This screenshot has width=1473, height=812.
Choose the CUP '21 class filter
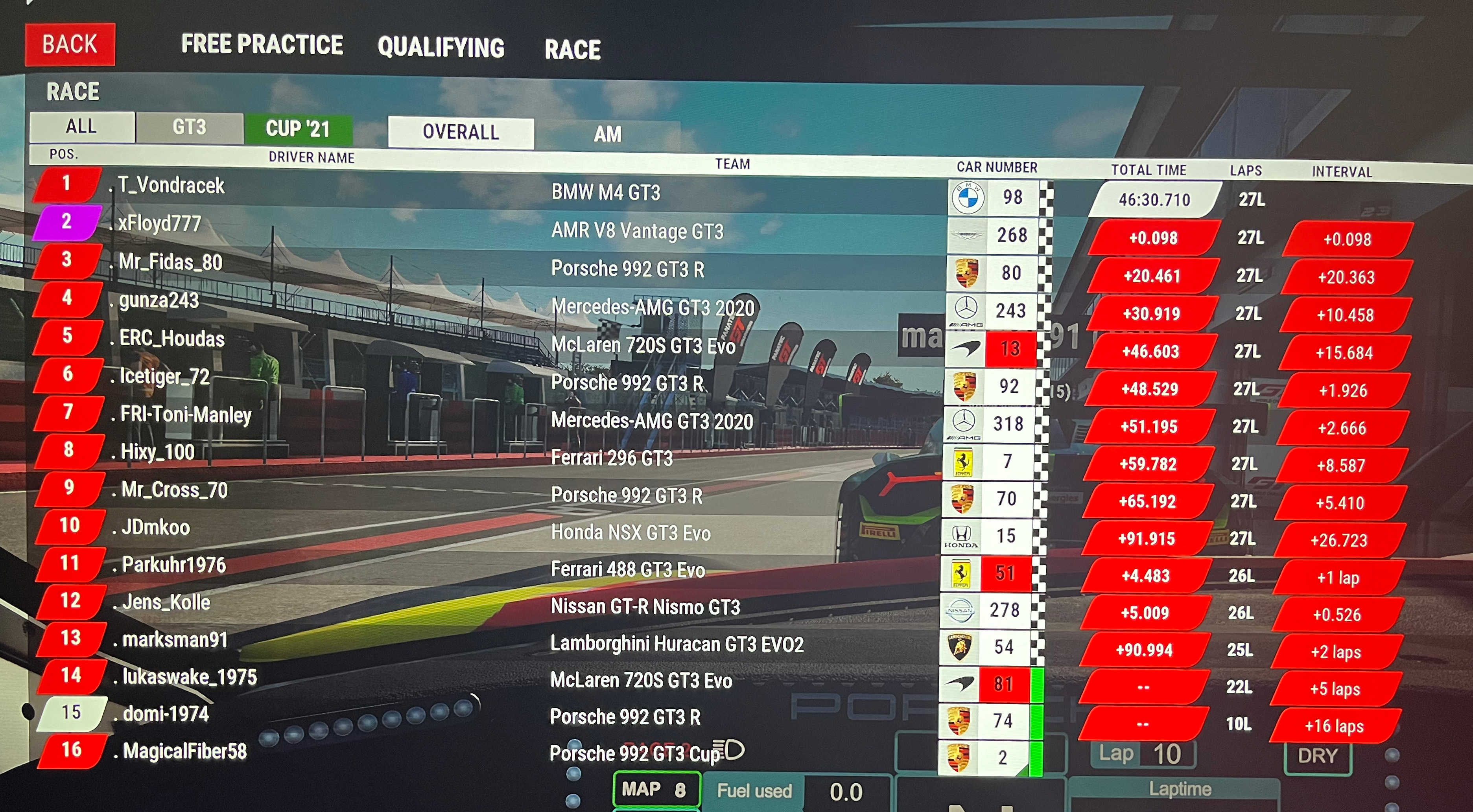pos(298,129)
